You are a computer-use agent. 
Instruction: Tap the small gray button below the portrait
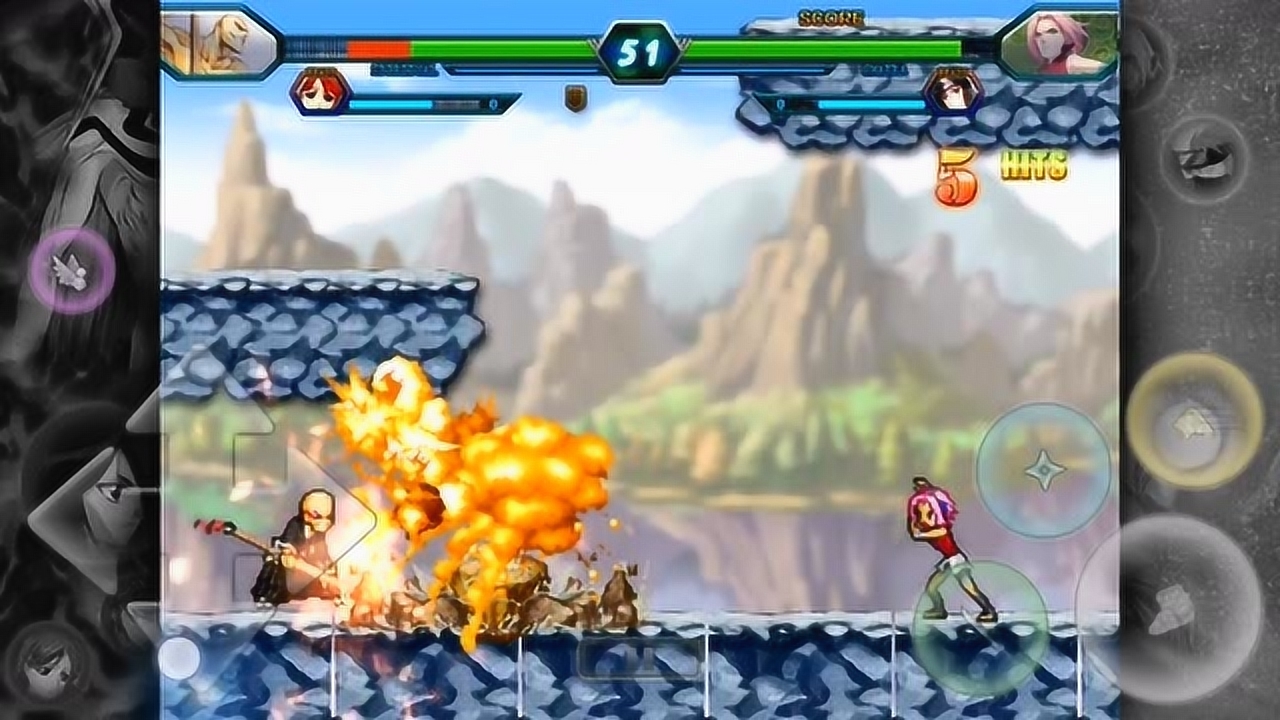pos(1204,160)
